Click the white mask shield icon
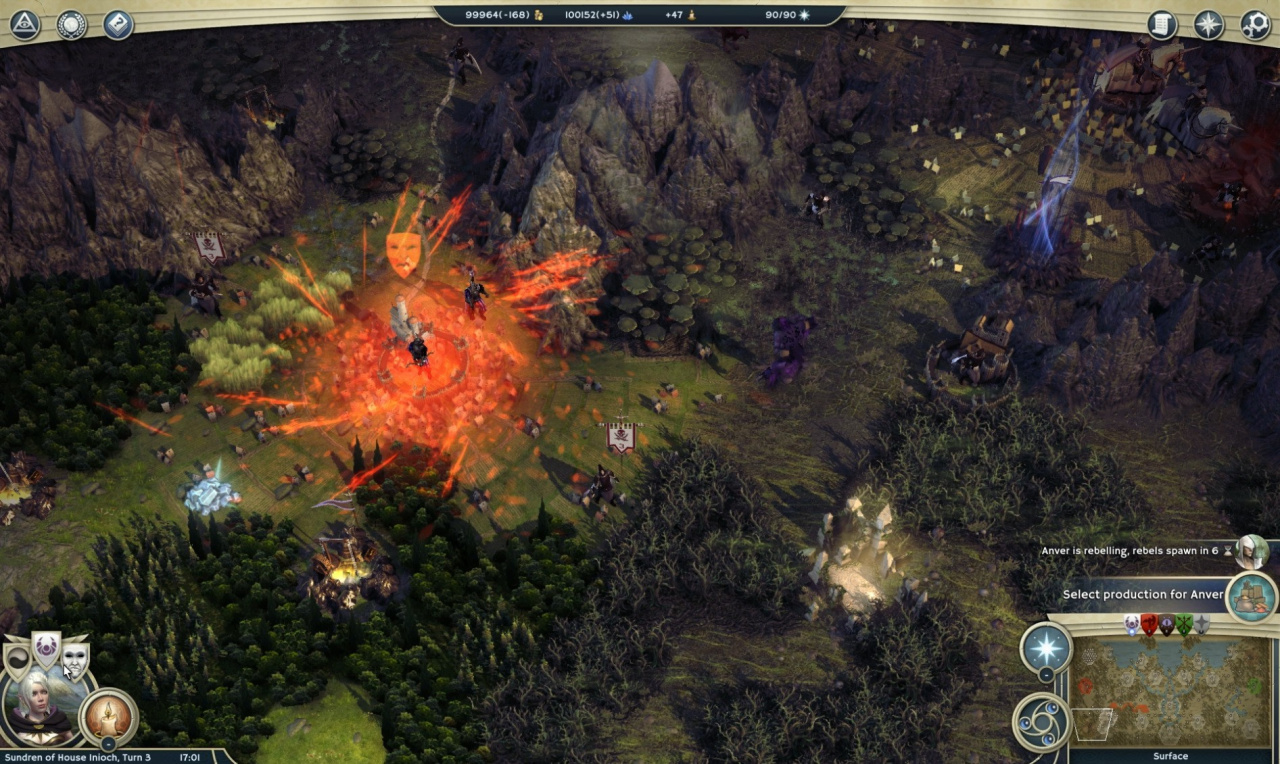This screenshot has width=1280, height=764. point(75,658)
